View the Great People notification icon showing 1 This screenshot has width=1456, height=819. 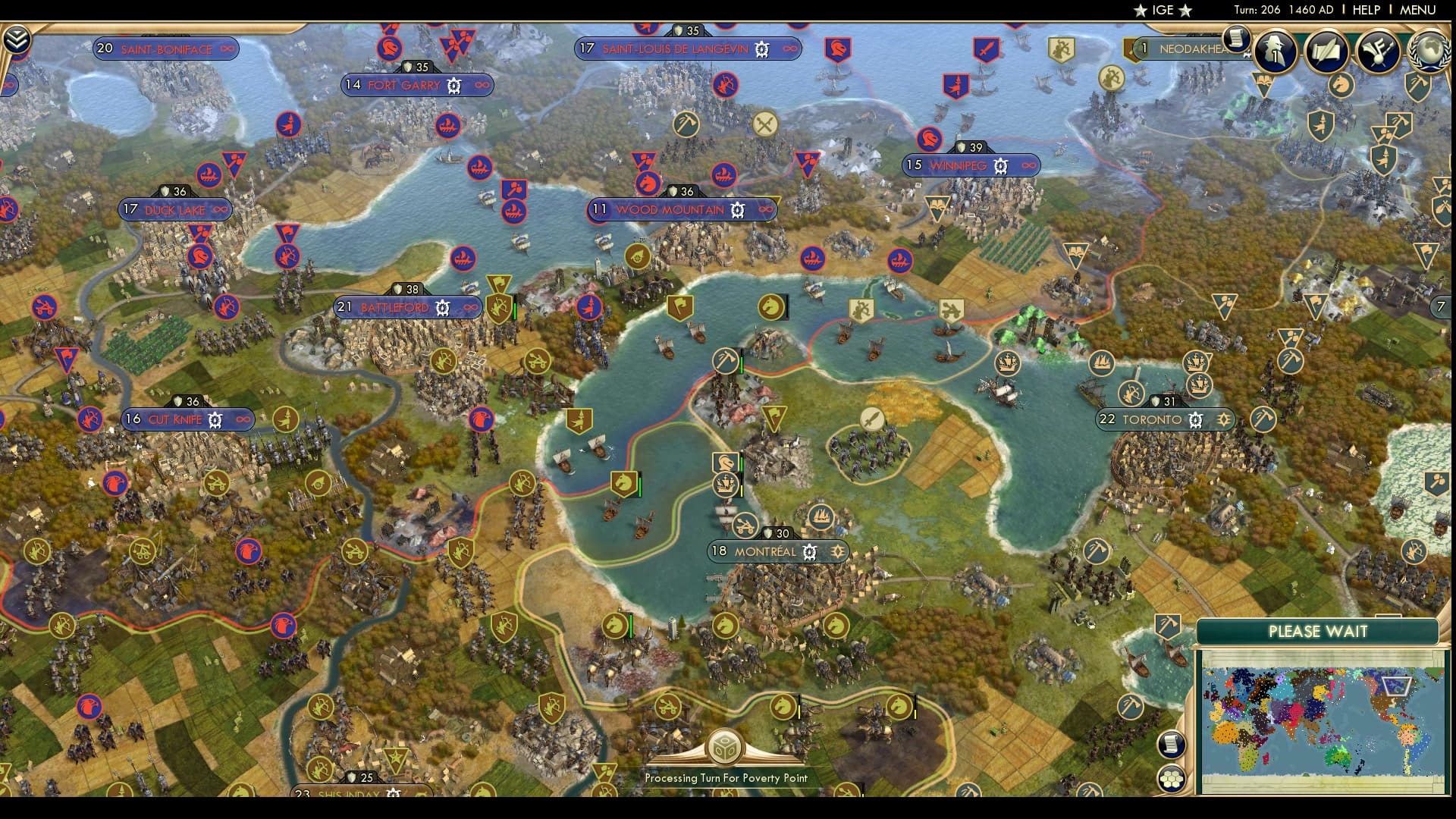(x=1274, y=52)
